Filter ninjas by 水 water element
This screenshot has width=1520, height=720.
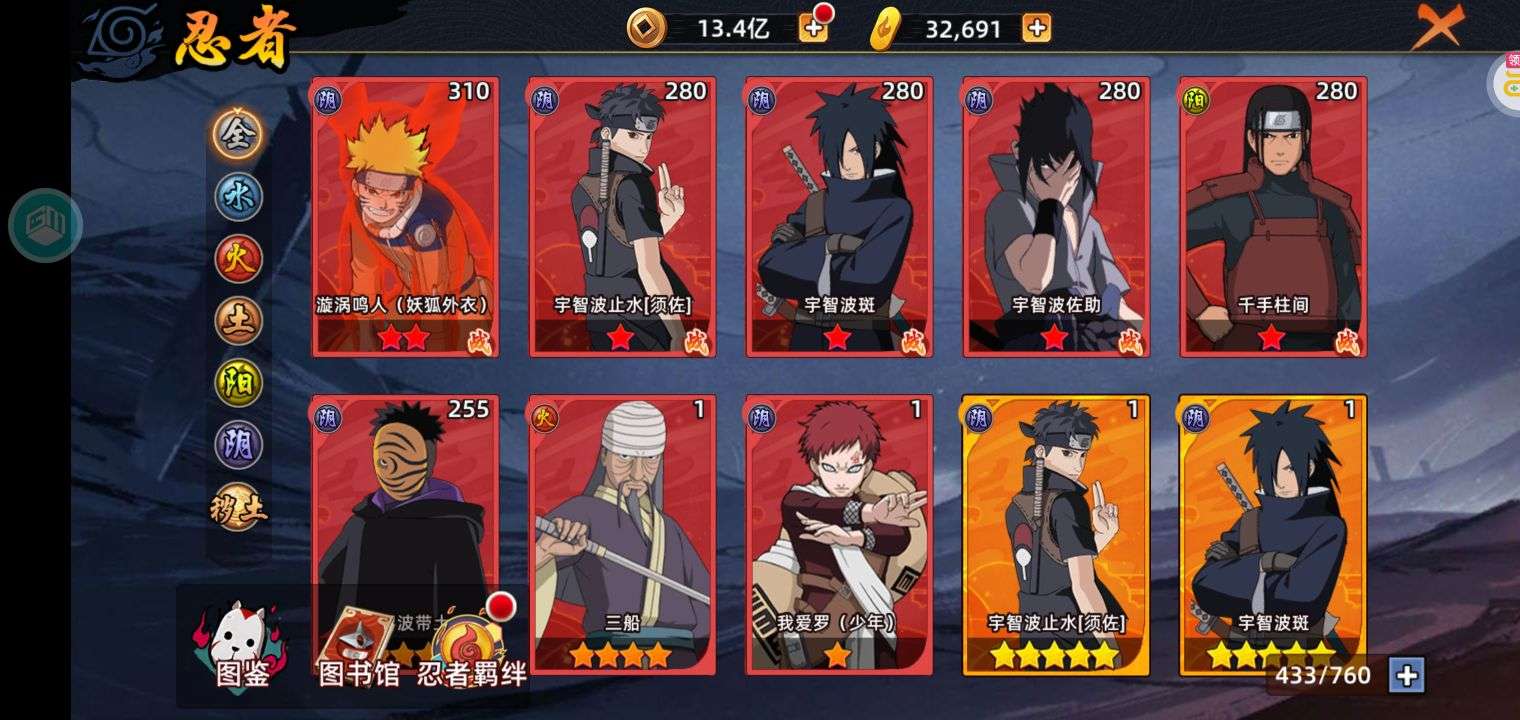[238, 197]
